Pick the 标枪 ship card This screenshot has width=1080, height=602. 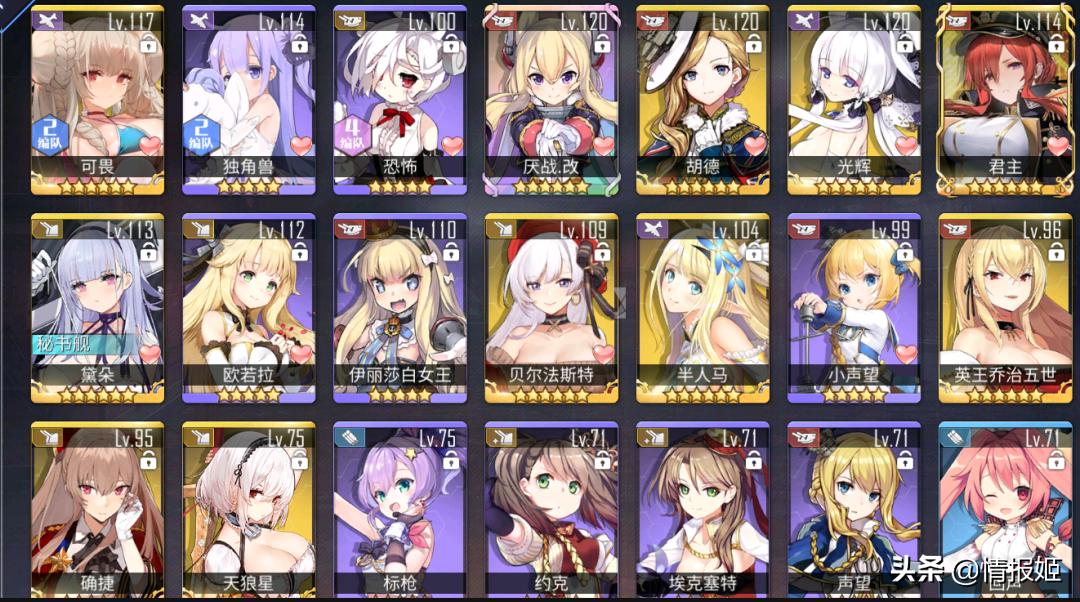[x=400, y=510]
